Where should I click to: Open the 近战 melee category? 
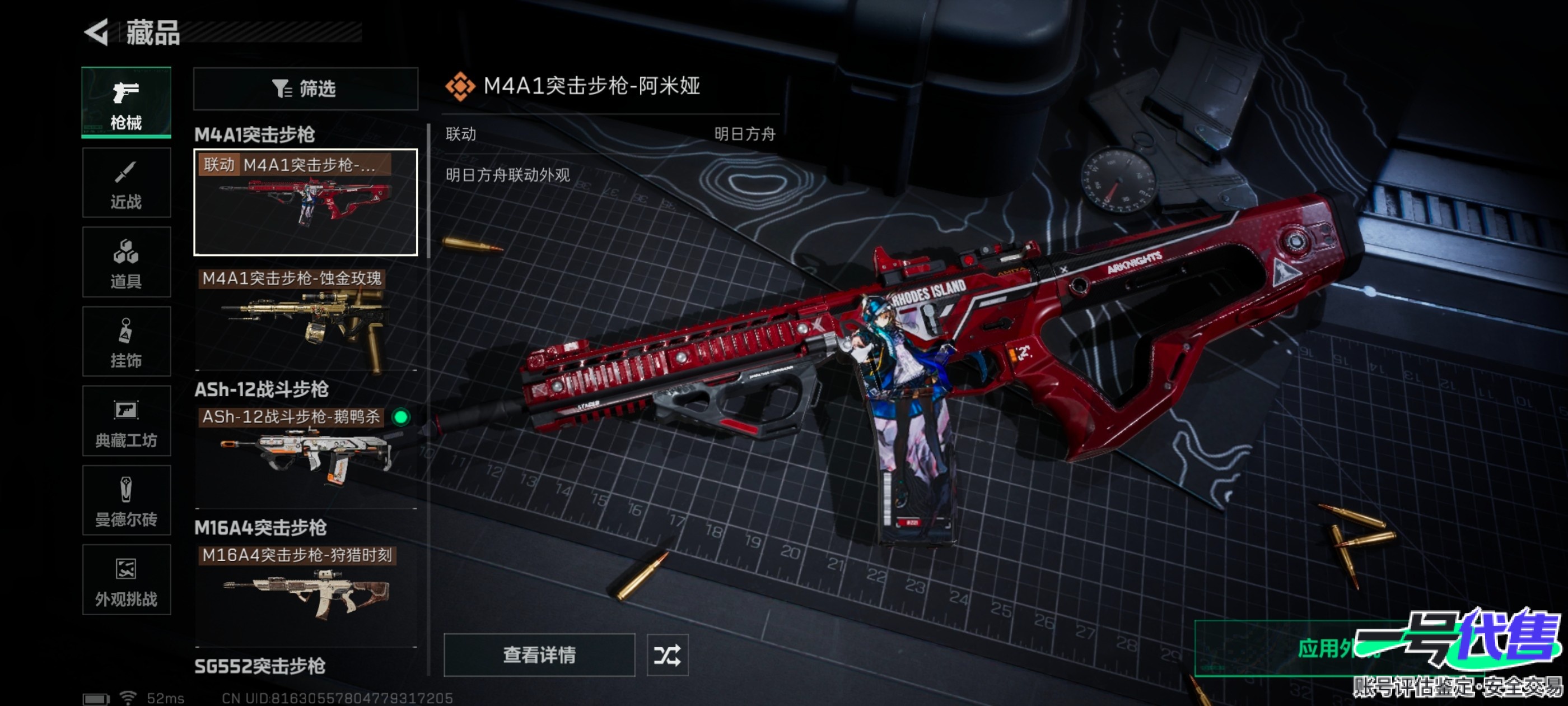click(x=126, y=183)
